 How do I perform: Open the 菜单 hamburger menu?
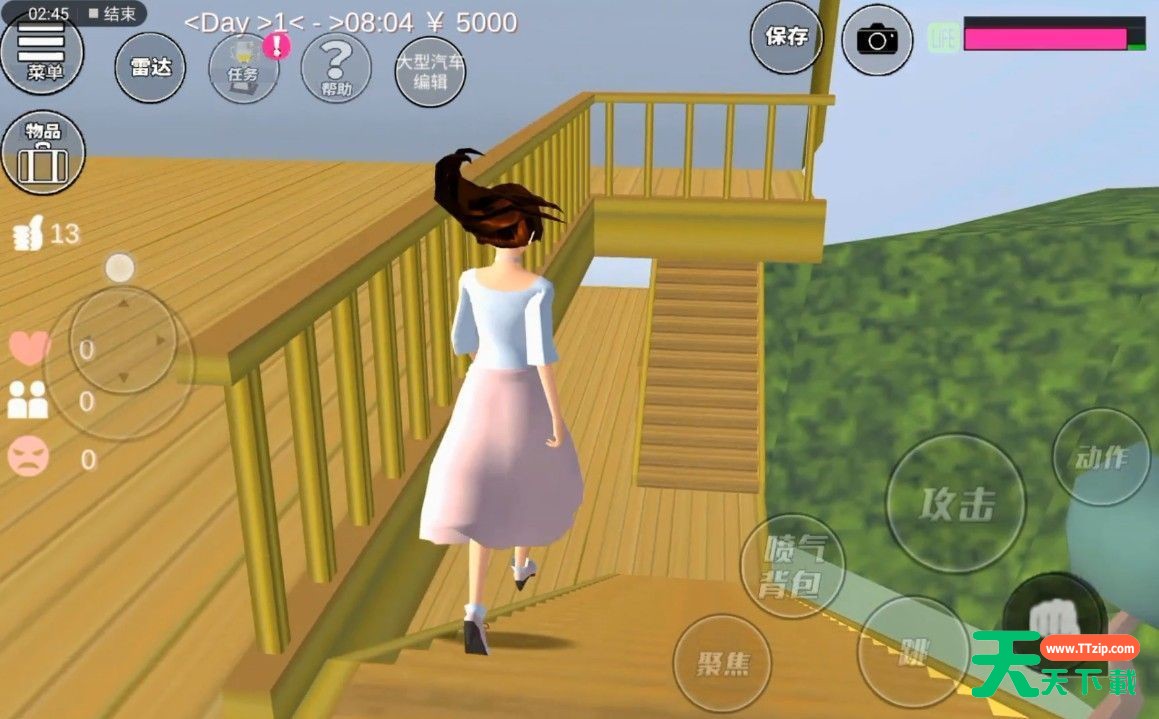41,52
